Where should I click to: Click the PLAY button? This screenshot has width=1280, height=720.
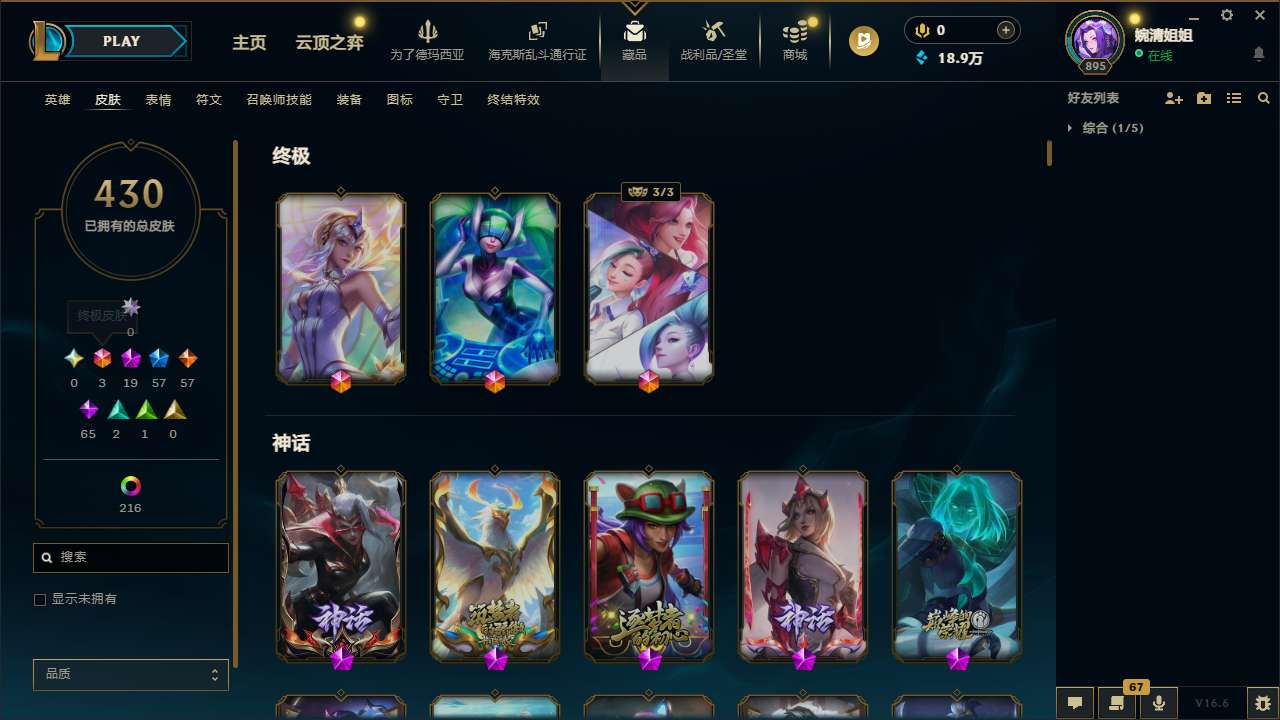point(121,41)
